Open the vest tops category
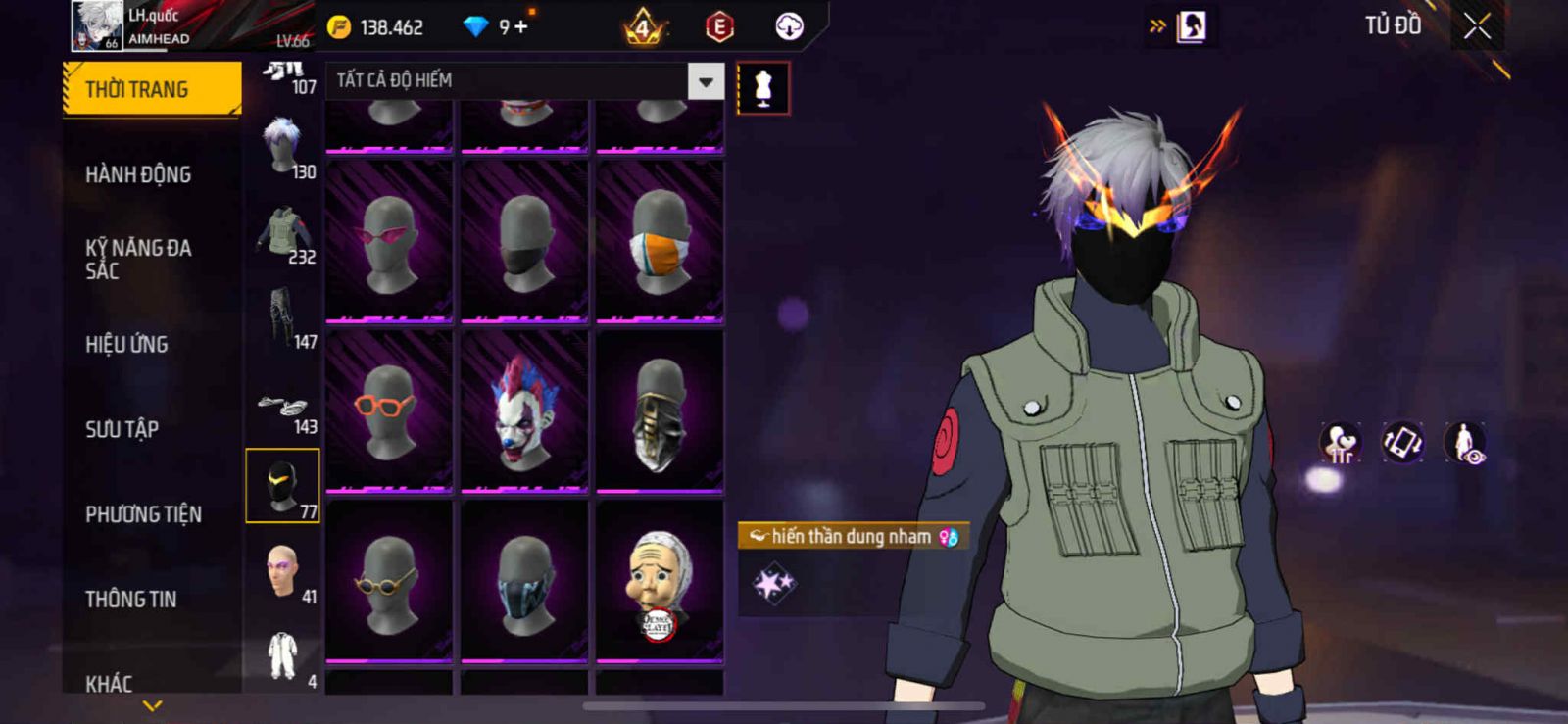Viewport: 1568px width, 724px height. (x=283, y=231)
